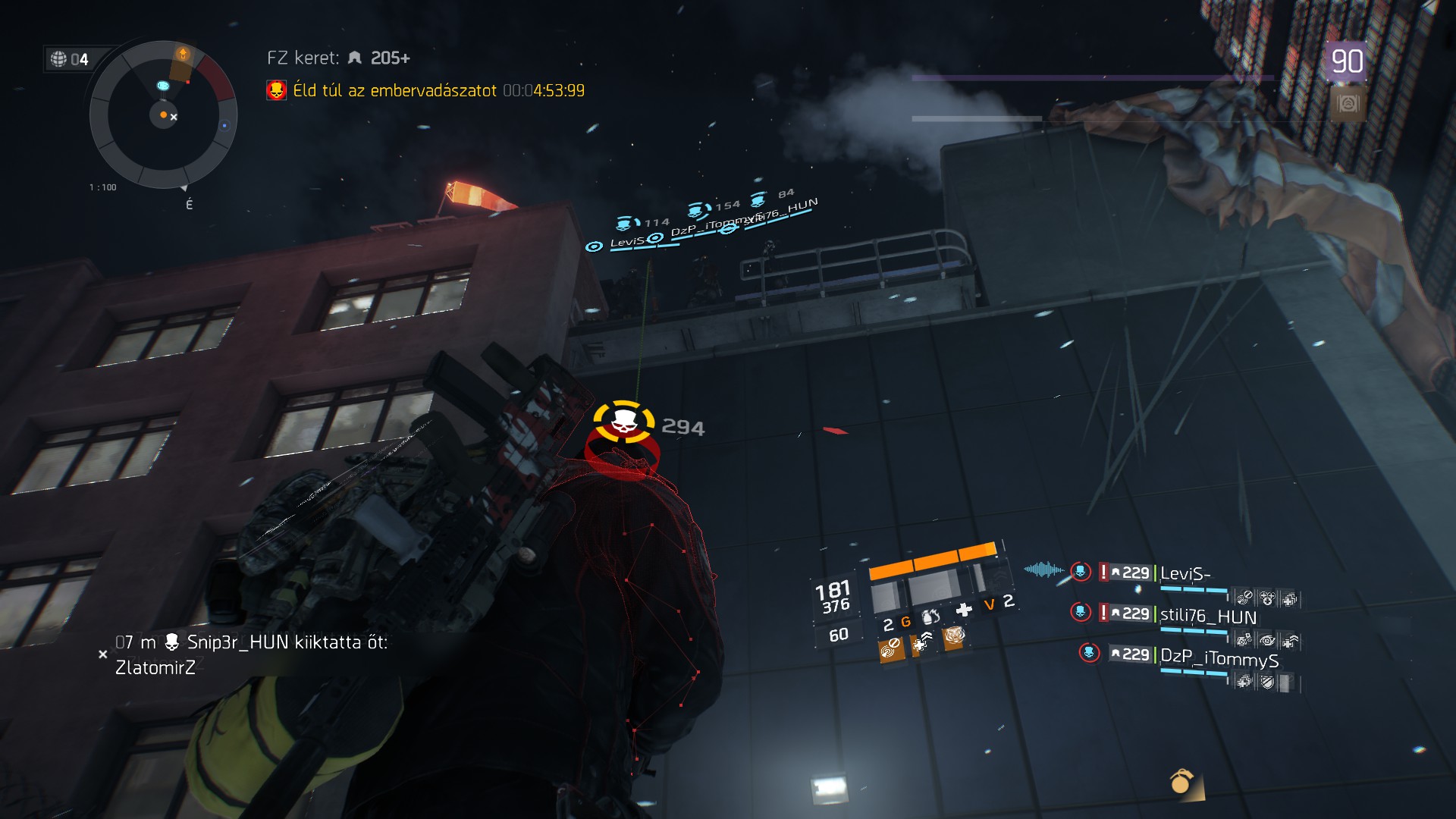The height and width of the screenshot is (819, 1456).
Task: Select group member stili76_HUN
Action: tap(1208, 617)
